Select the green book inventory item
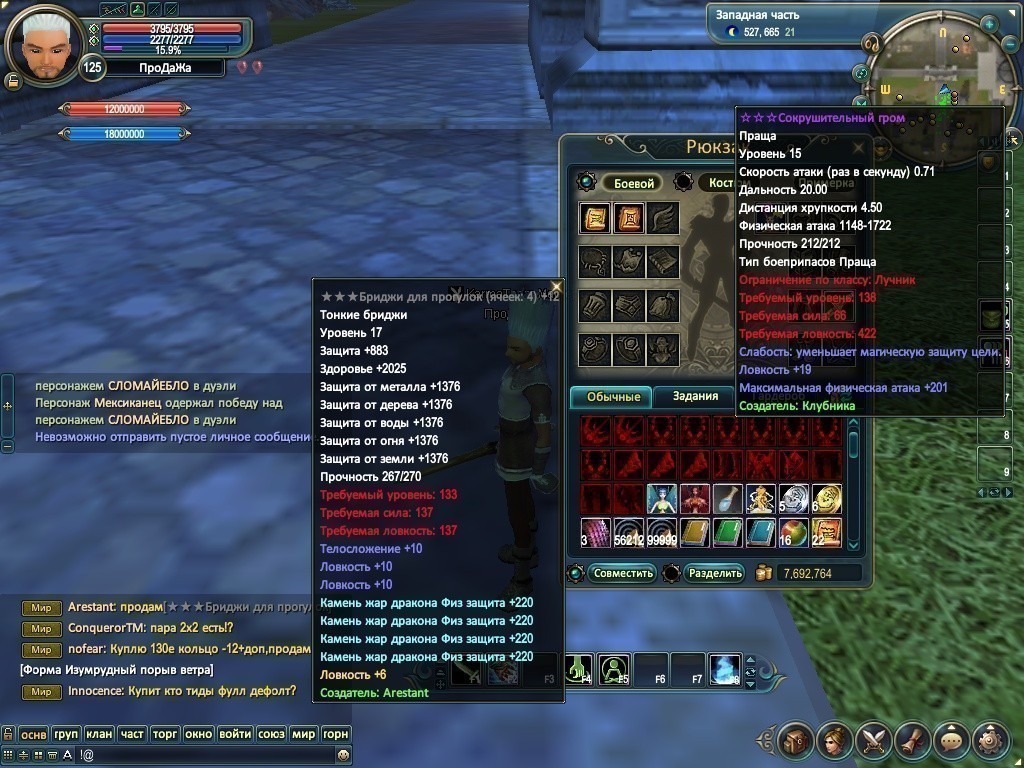The image size is (1024, 768). [727, 531]
